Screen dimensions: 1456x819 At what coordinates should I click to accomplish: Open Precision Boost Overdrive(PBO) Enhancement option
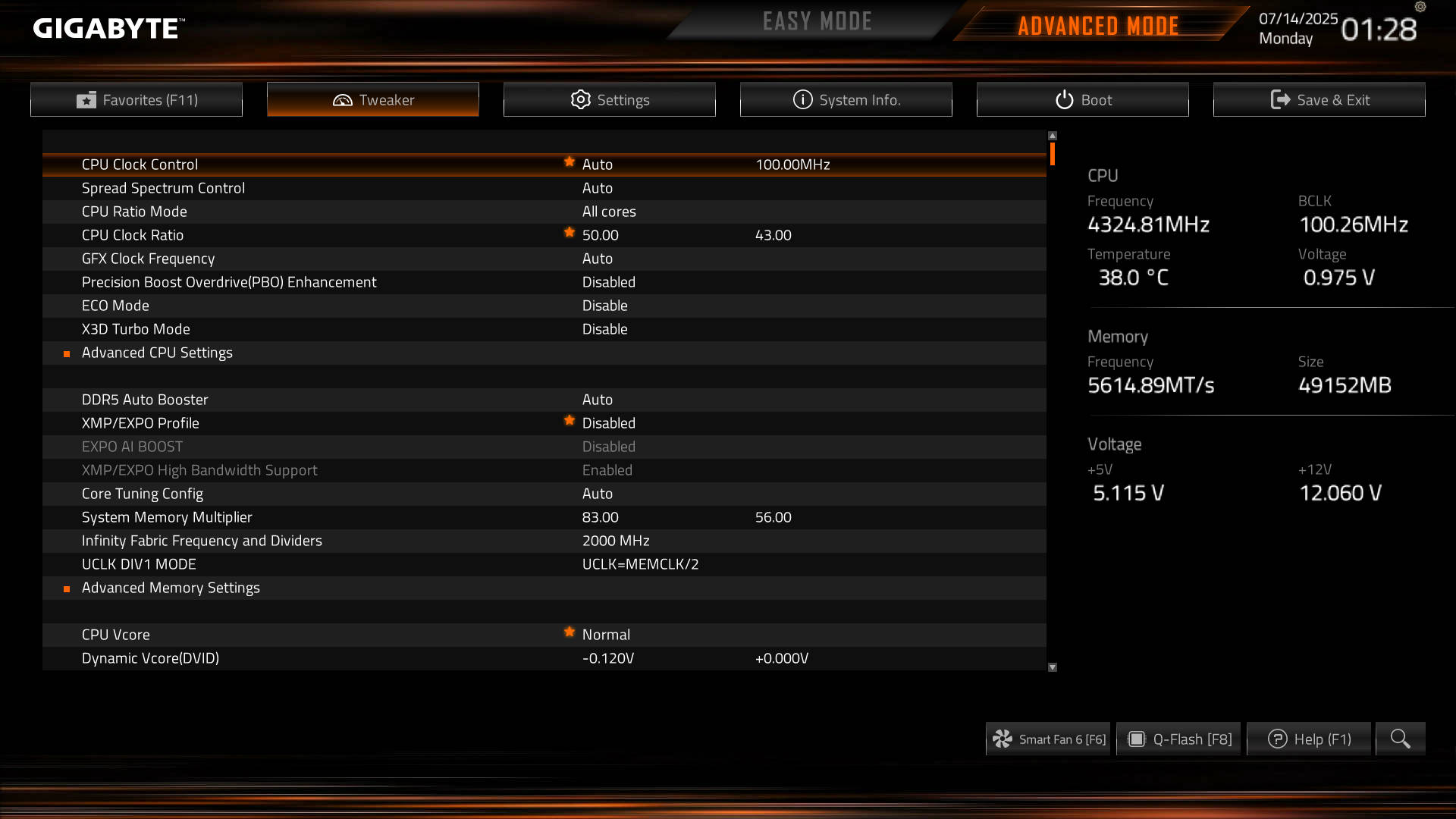pos(229,282)
